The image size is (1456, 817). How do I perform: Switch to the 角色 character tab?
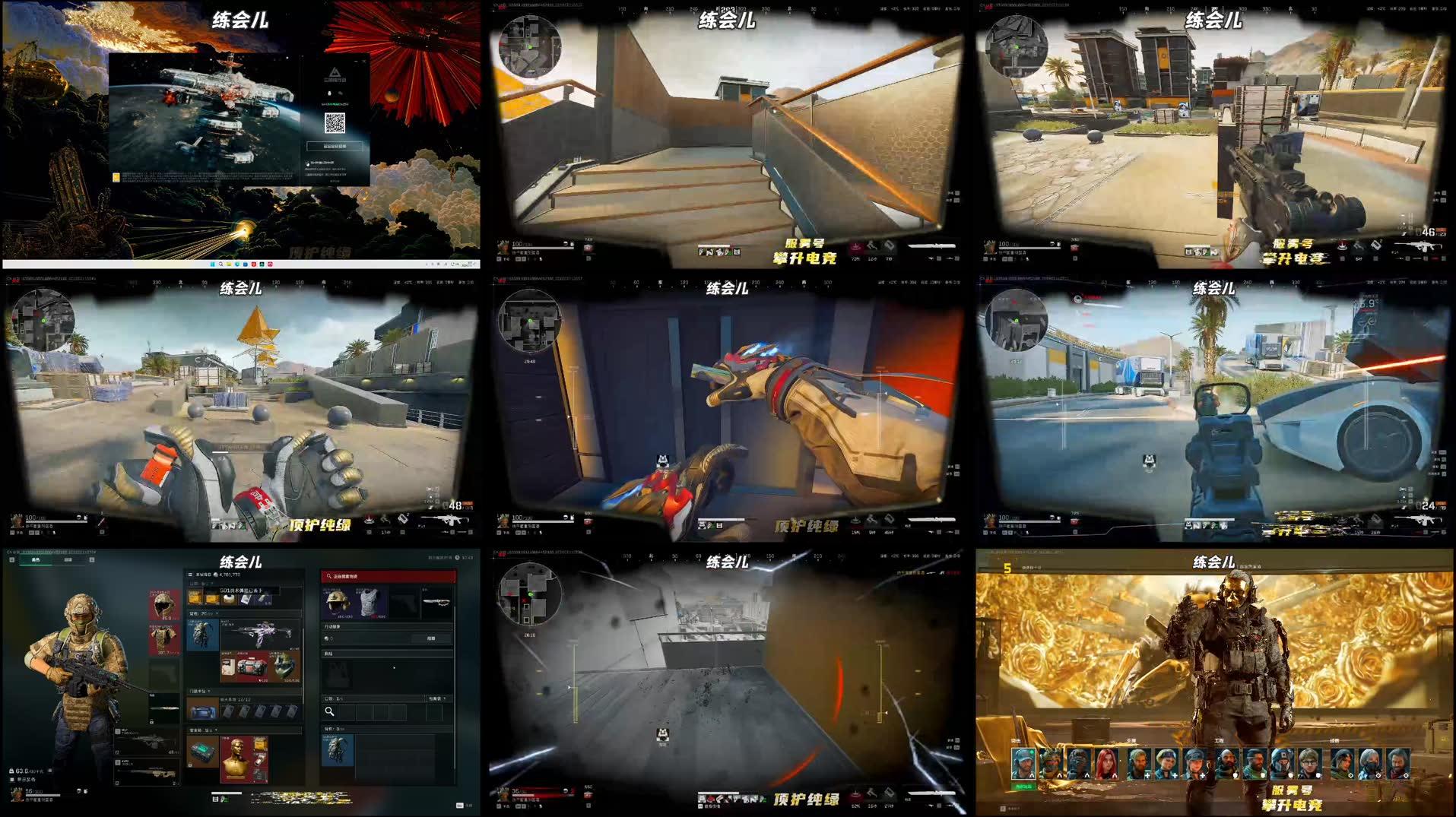(36, 560)
